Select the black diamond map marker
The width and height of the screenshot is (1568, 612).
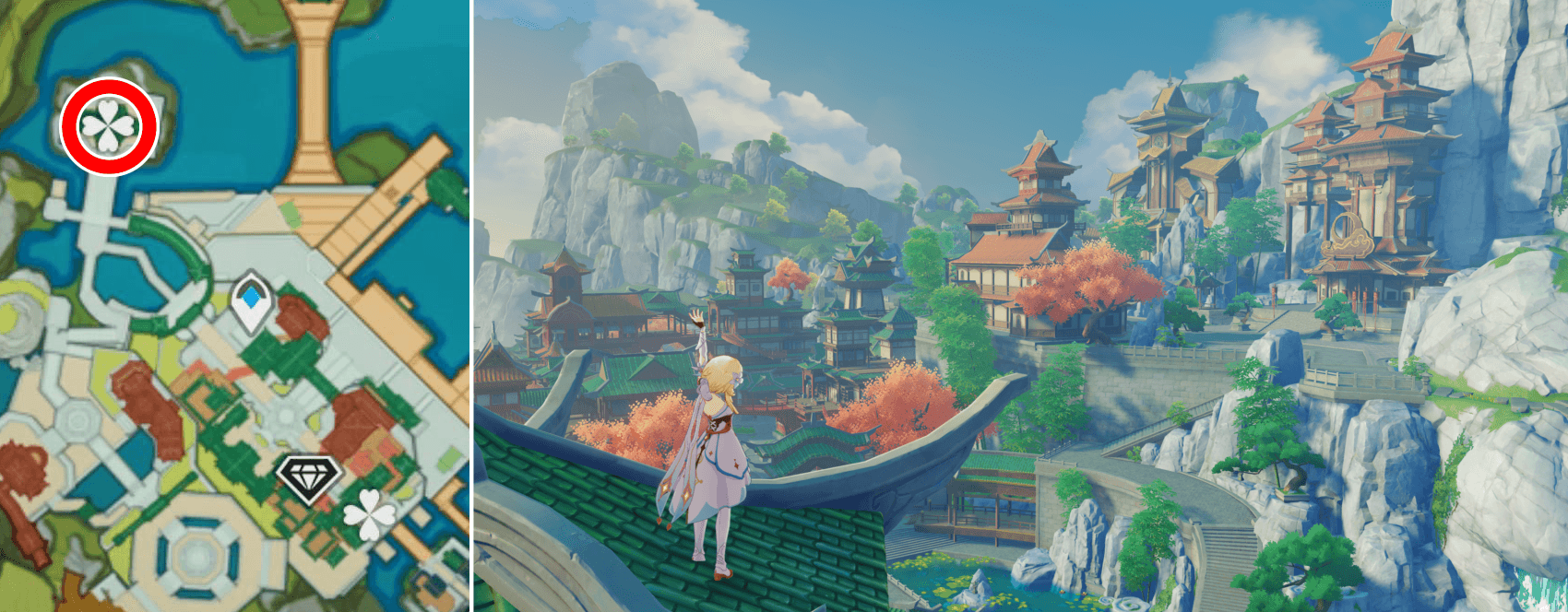coord(309,477)
